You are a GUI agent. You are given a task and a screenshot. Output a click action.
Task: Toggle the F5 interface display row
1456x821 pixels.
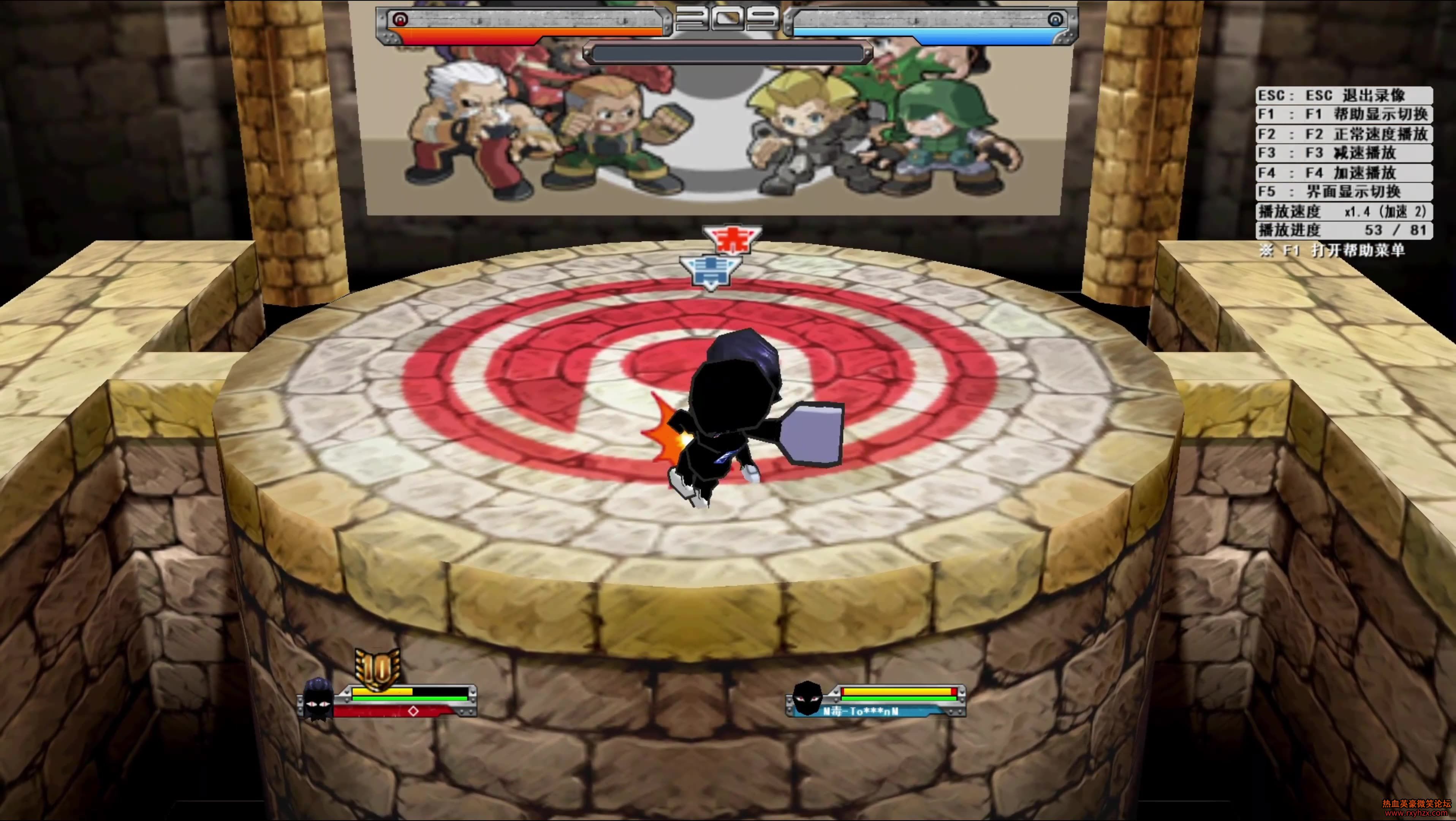[x=1344, y=191]
